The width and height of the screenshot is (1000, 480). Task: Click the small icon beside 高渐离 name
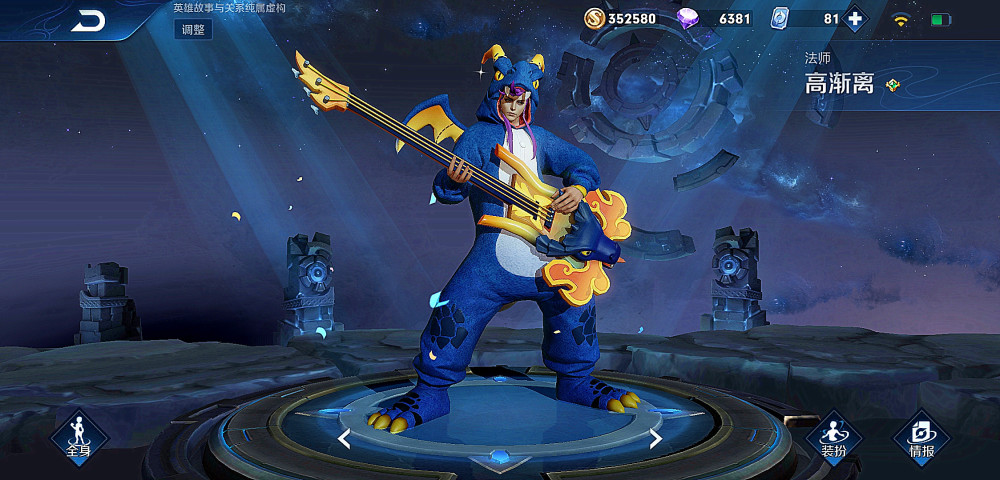893,85
